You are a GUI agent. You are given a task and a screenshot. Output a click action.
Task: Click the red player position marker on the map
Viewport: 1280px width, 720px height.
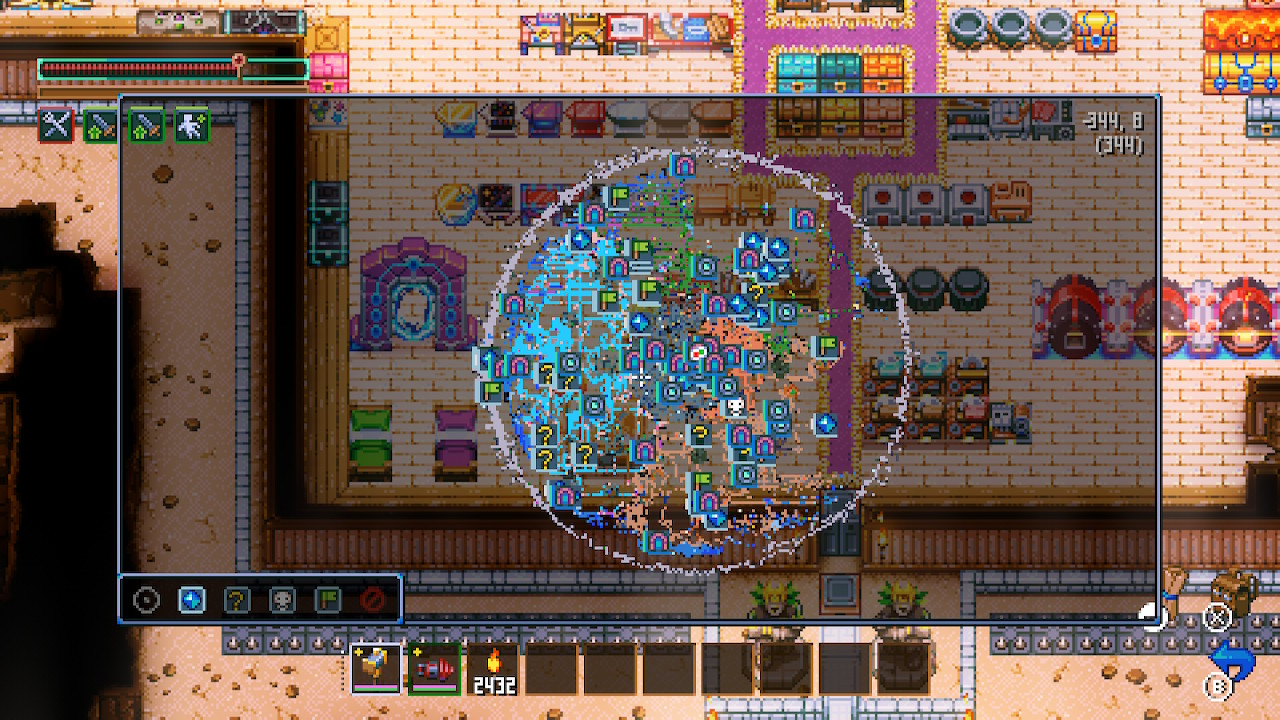[x=698, y=351]
